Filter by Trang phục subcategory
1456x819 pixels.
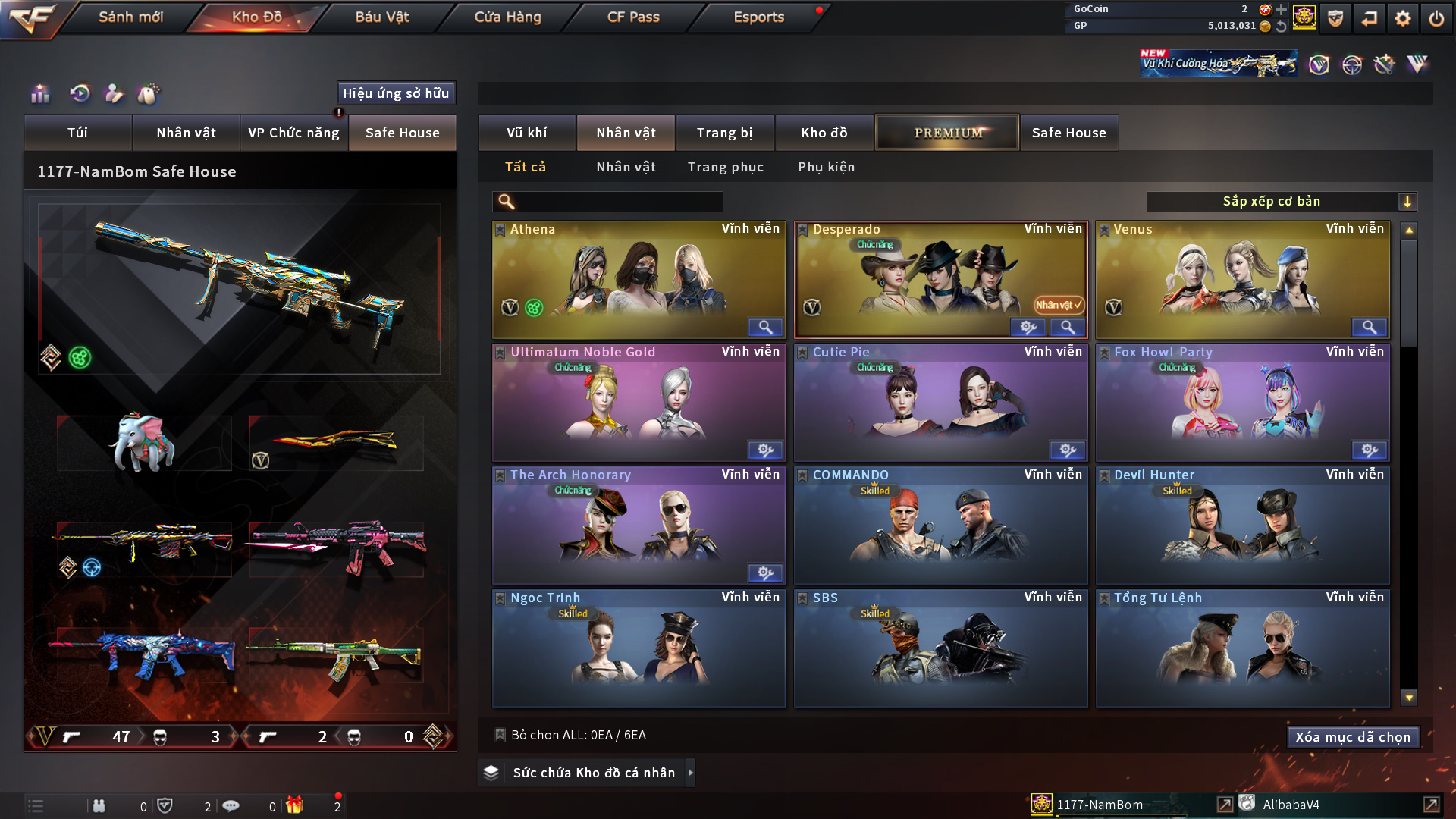(x=725, y=167)
